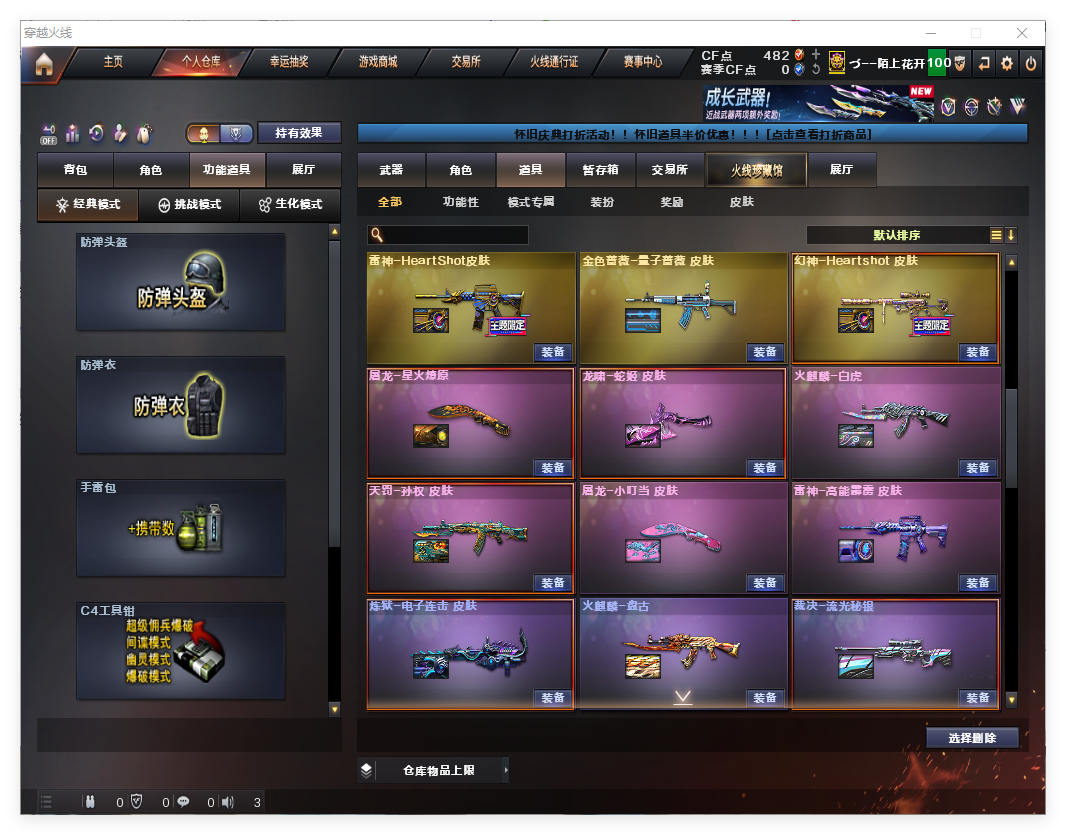Close the game window
The image size is (1066, 835).
1022,33
